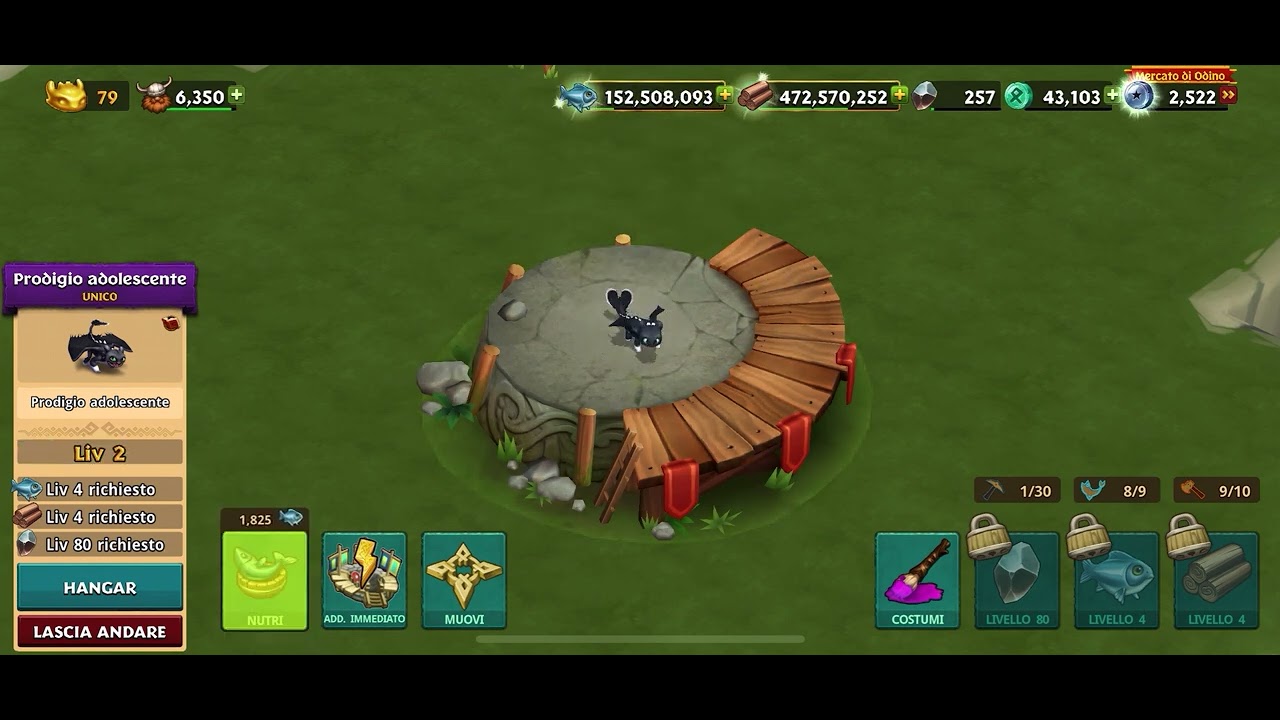Viewport: 1280px width, 720px height.
Task: Choose Lascia Andare to release the dragon
Action: point(100,632)
